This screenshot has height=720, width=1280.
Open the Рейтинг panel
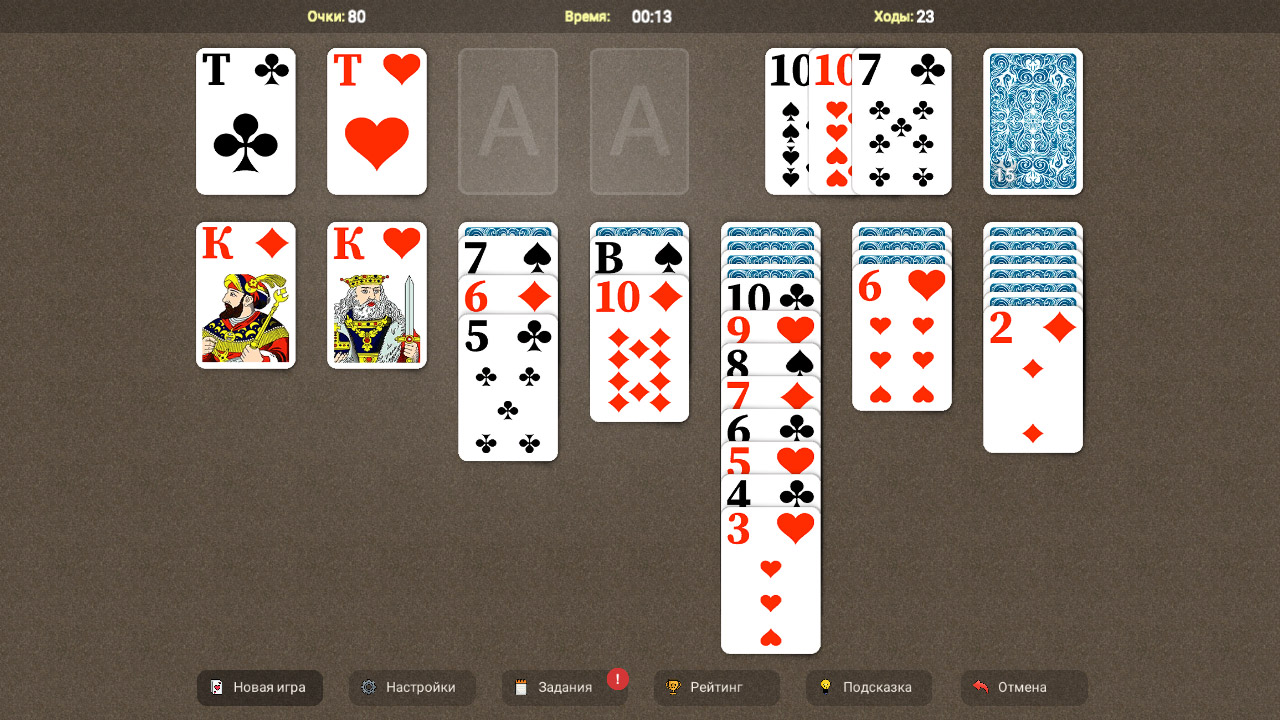(x=716, y=687)
